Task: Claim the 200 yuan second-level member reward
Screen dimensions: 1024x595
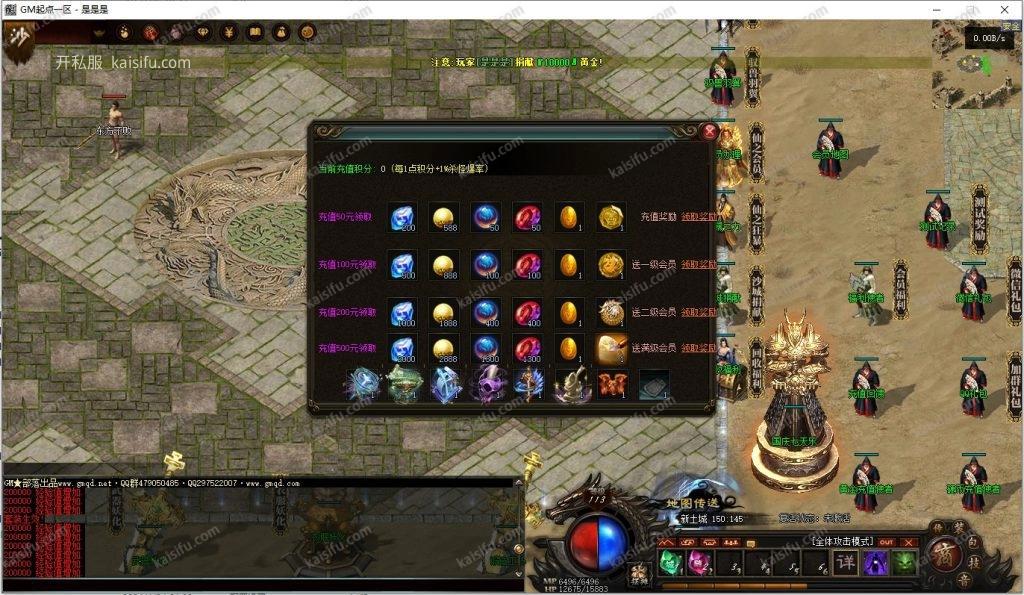Action: 699,312
